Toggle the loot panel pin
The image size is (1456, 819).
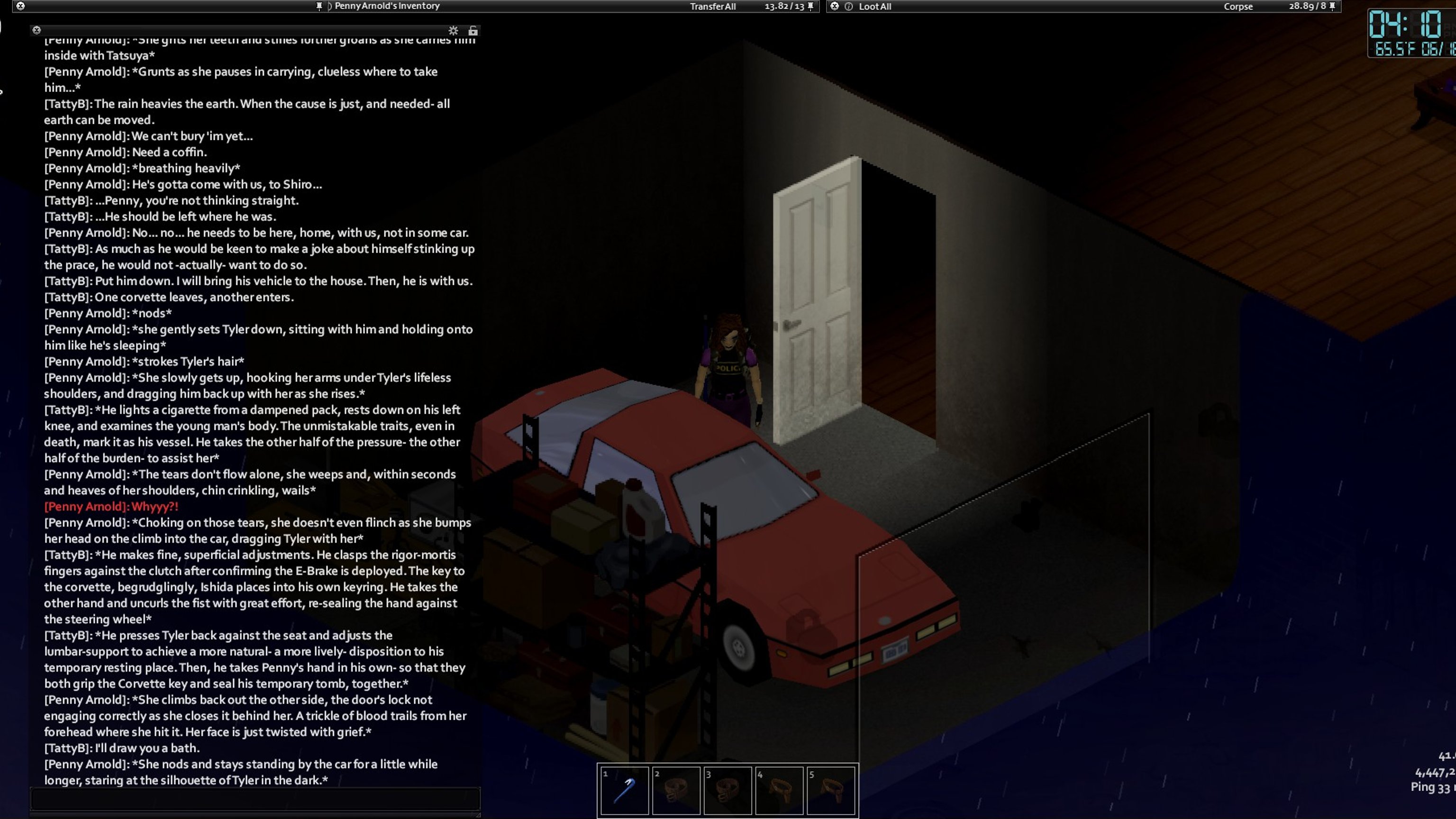click(1332, 6)
